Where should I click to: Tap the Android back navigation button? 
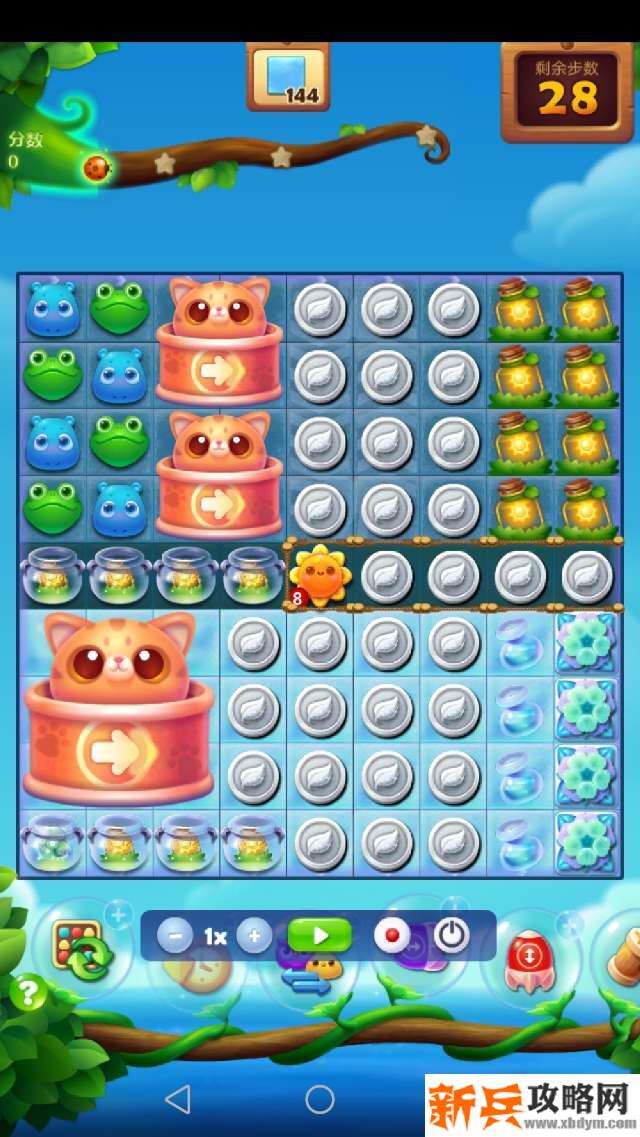point(178,1100)
